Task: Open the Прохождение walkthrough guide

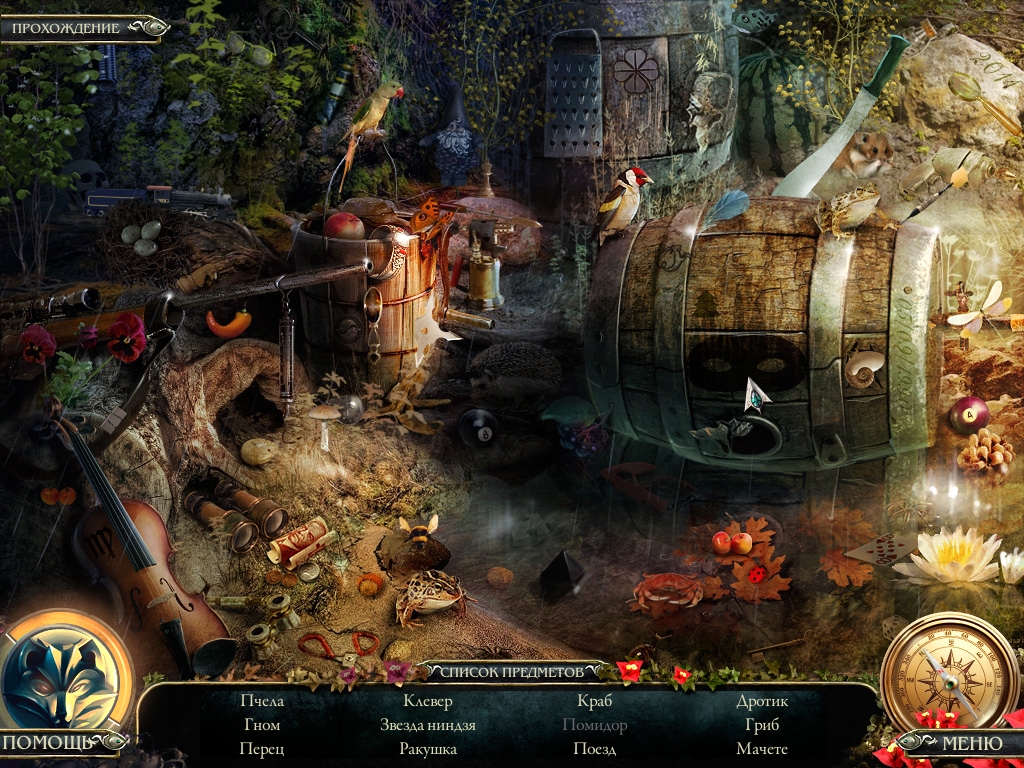Action: pyautogui.click(x=67, y=28)
